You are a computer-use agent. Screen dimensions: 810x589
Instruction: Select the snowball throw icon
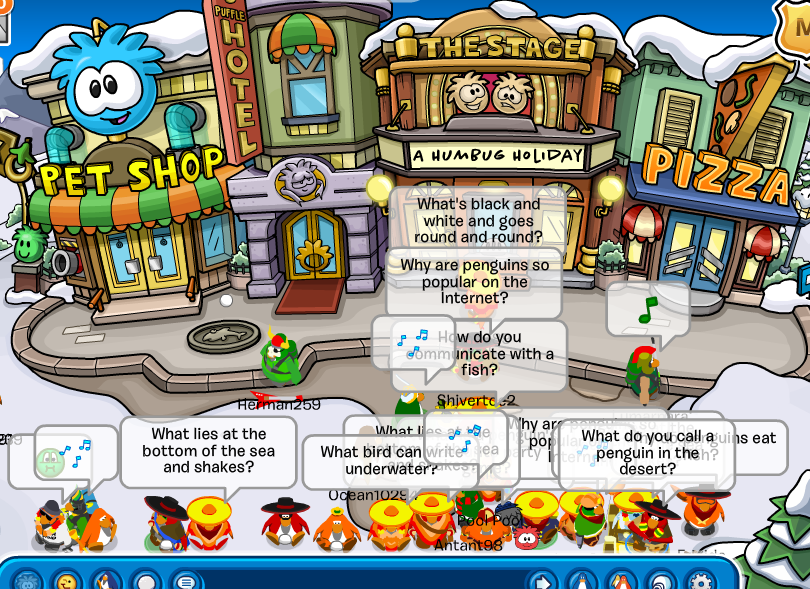147,582
